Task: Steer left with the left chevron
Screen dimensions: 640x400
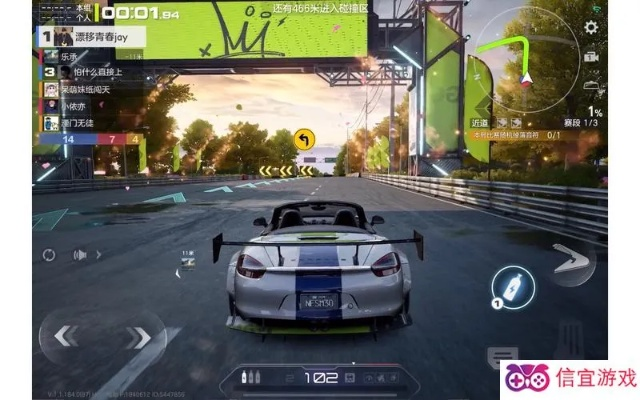Action: click(x=66, y=337)
